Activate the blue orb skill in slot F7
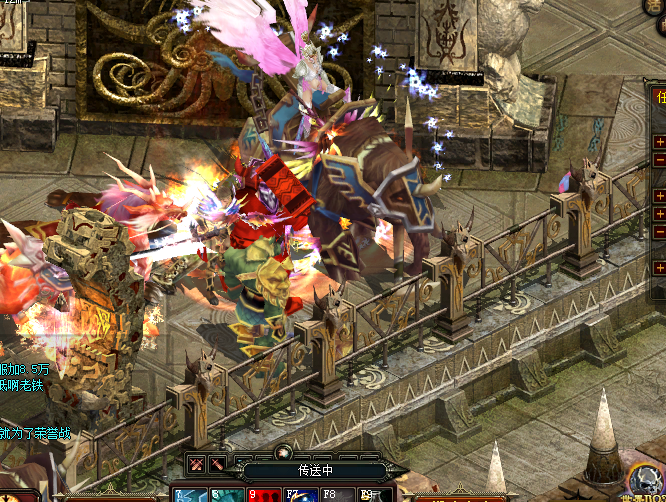The width and height of the screenshot is (666, 502). click(299, 495)
